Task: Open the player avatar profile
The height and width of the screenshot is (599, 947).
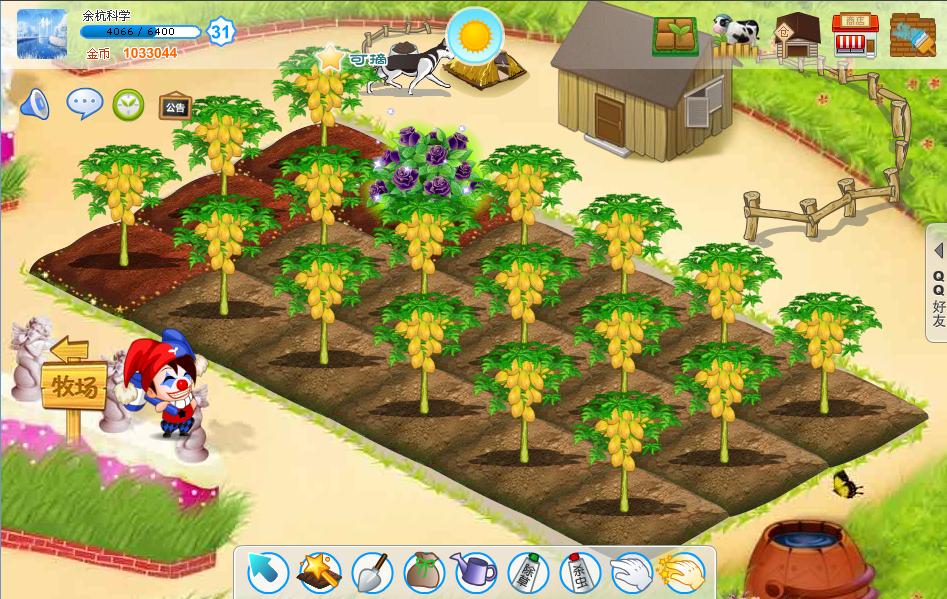Action: (42, 33)
